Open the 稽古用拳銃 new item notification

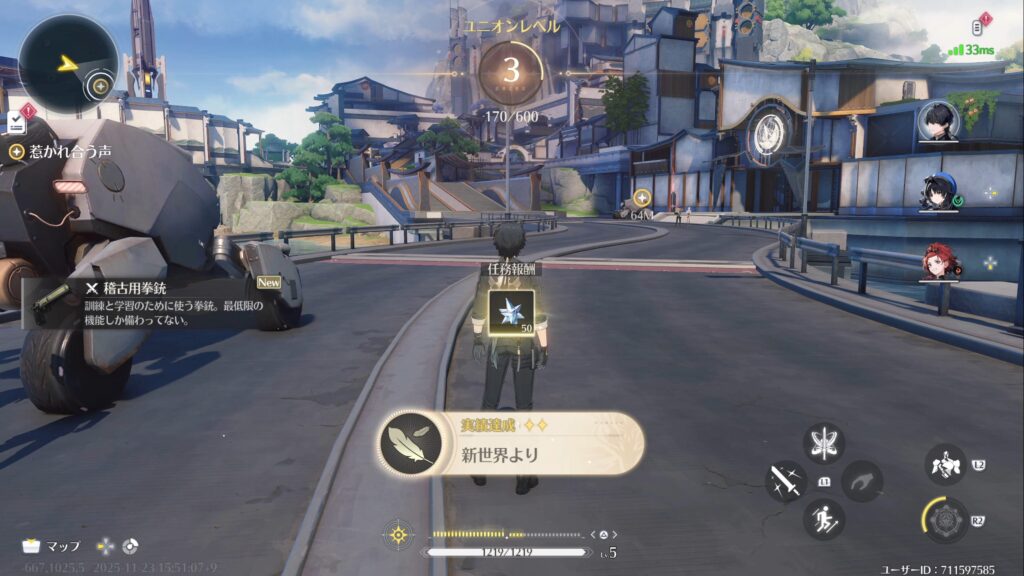tap(150, 302)
